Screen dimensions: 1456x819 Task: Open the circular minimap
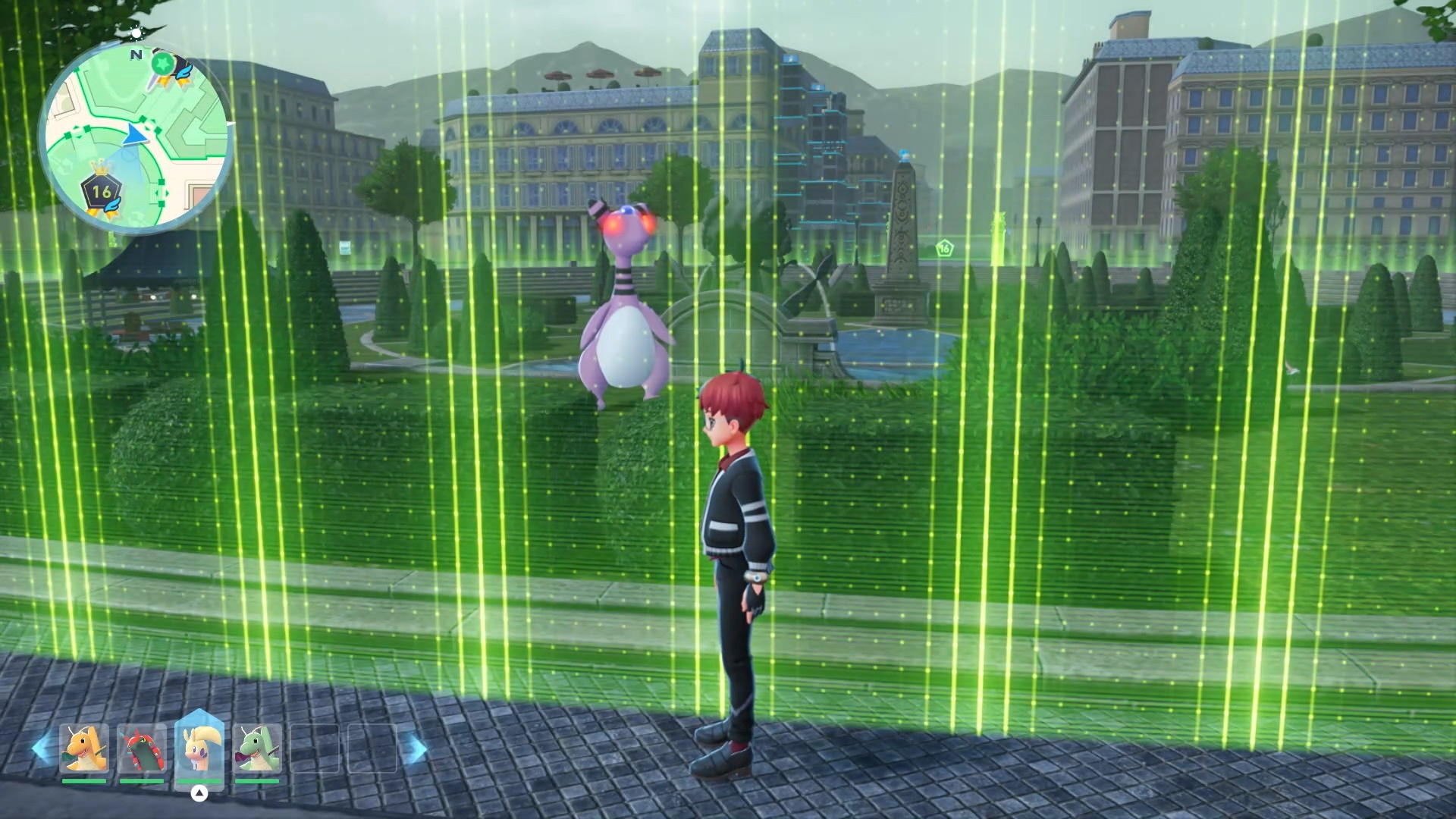(x=136, y=138)
